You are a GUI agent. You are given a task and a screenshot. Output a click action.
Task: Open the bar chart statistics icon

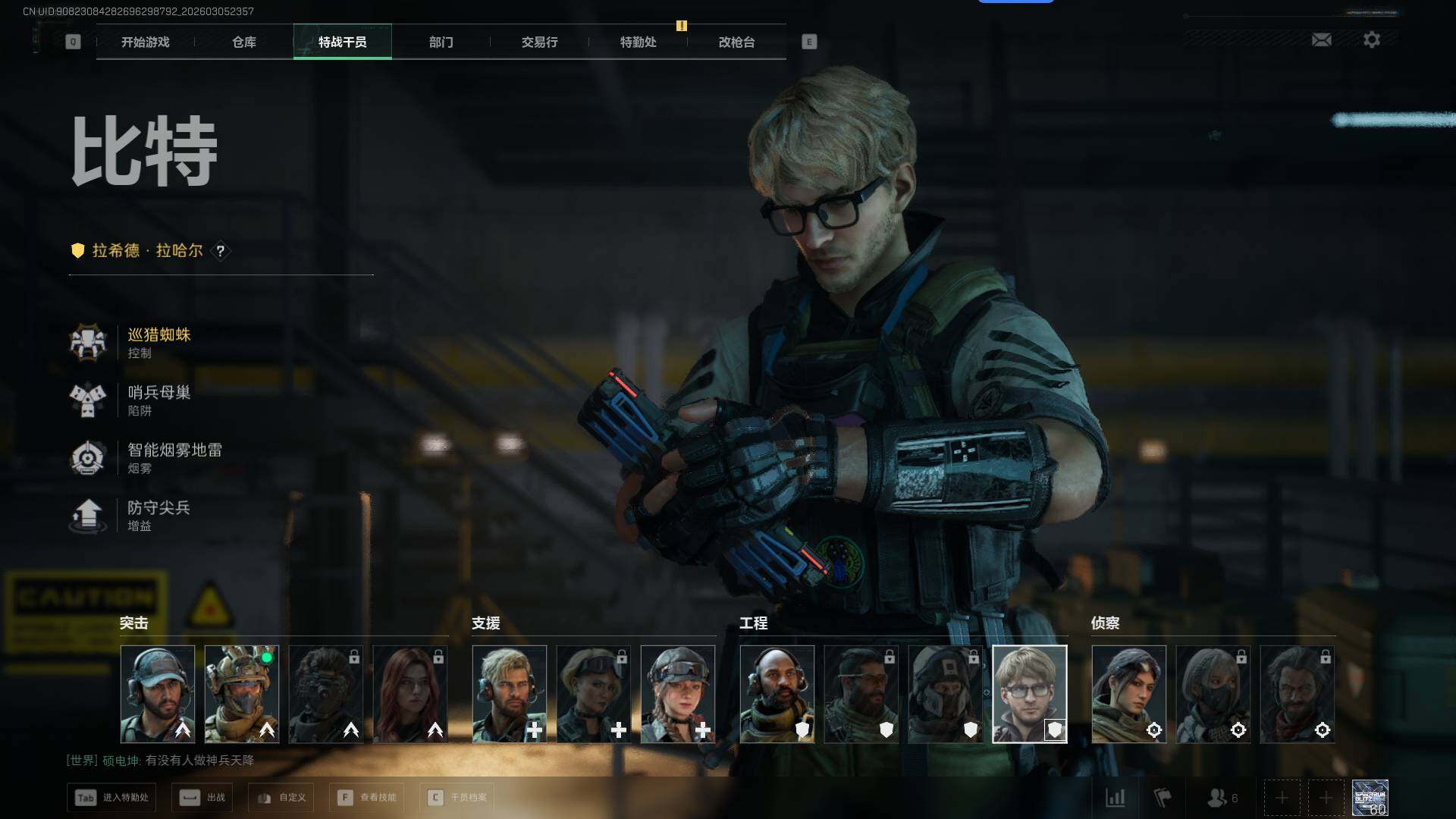pyautogui.click(x=1116, y=798)
